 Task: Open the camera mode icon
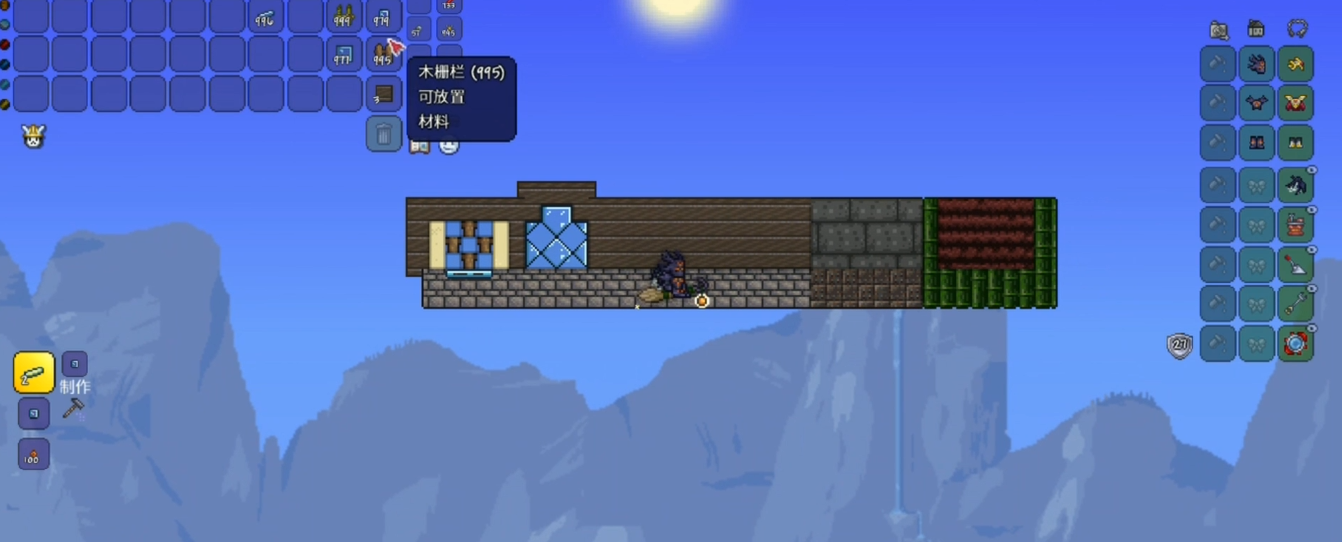click(x=1218, y=29)
